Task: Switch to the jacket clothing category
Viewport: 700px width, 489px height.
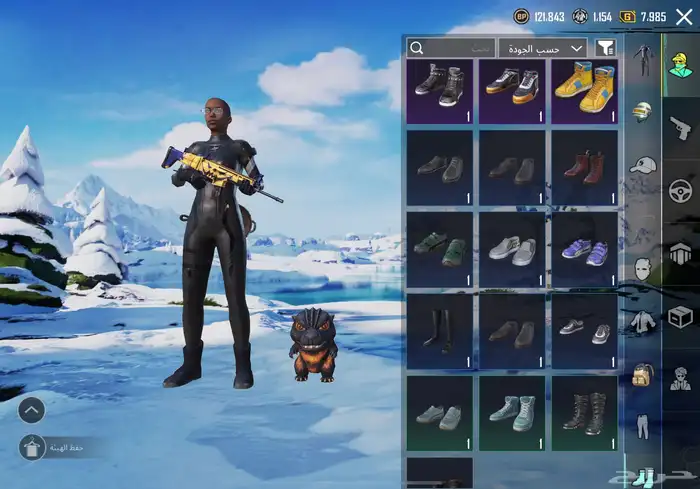Action: point(643,321)
